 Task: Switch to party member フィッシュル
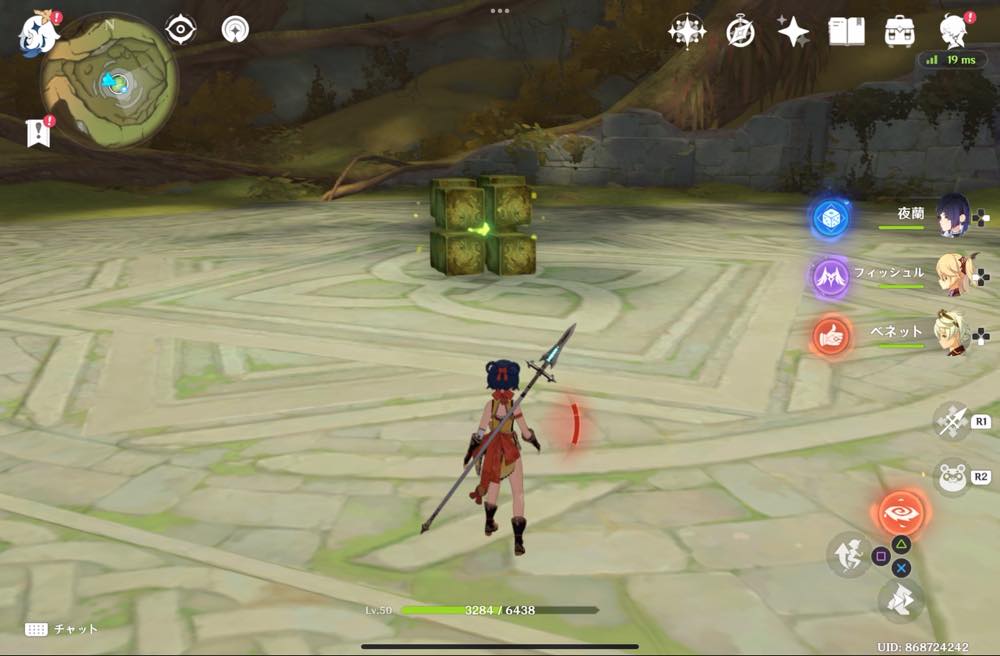pos(951,274)
